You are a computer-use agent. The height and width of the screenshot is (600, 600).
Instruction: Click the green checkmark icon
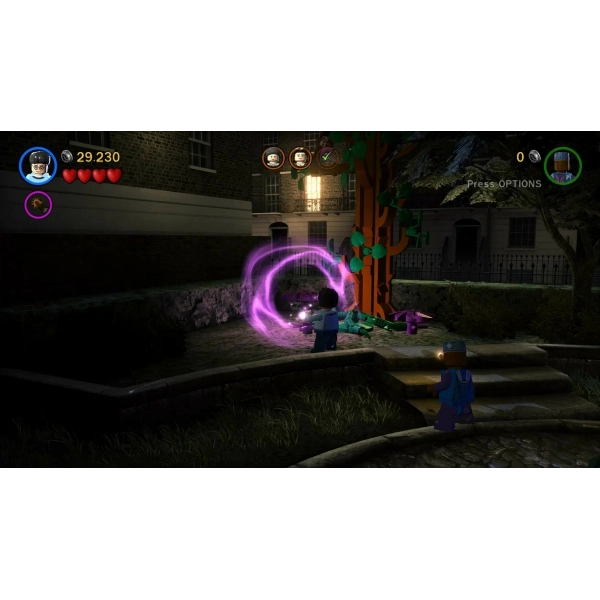pos(326,157)
